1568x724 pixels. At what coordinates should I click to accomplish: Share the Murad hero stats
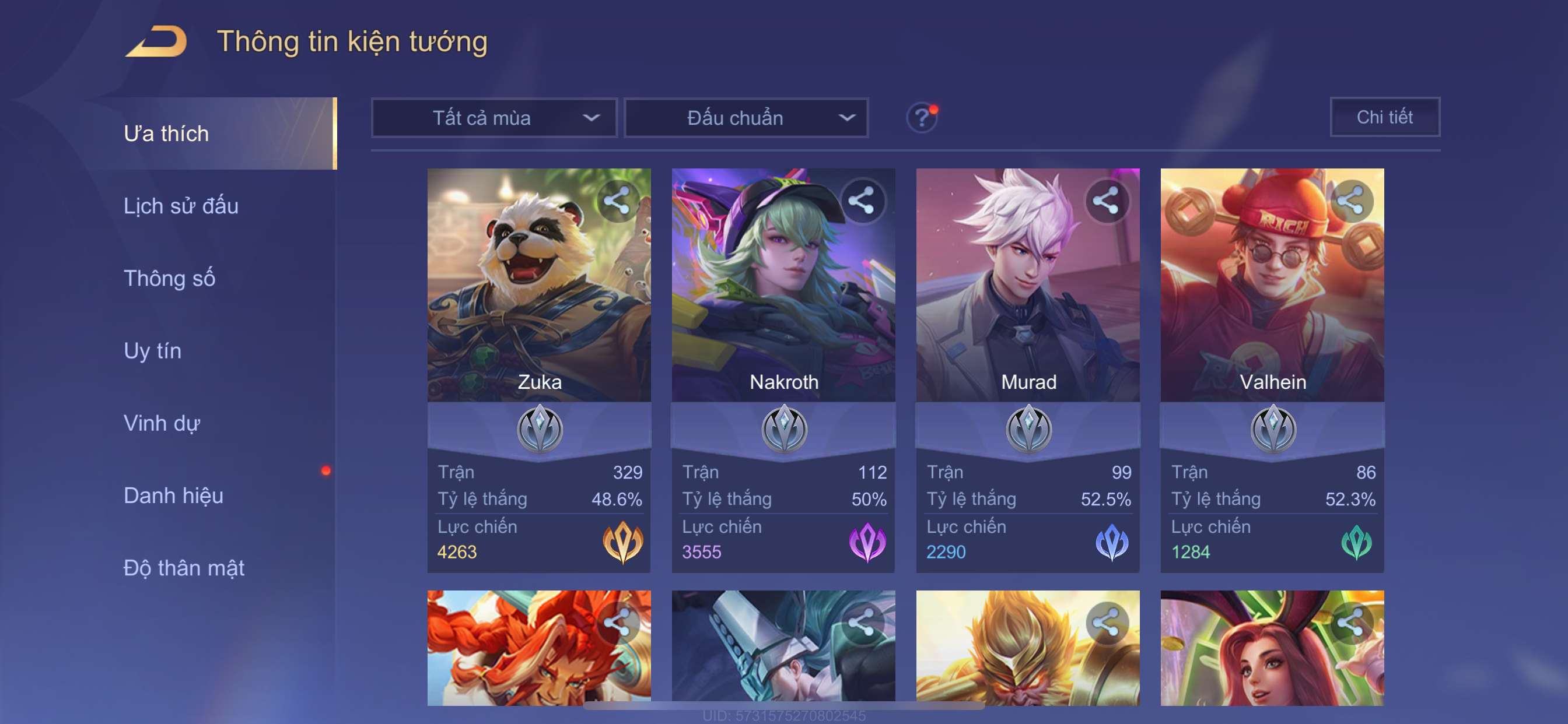[1106, 201]
